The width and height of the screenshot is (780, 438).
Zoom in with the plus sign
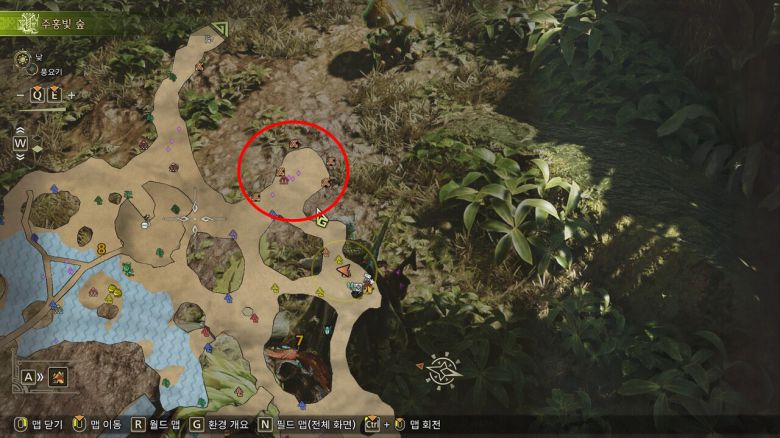pyautogui.click(x=71, y=96)
